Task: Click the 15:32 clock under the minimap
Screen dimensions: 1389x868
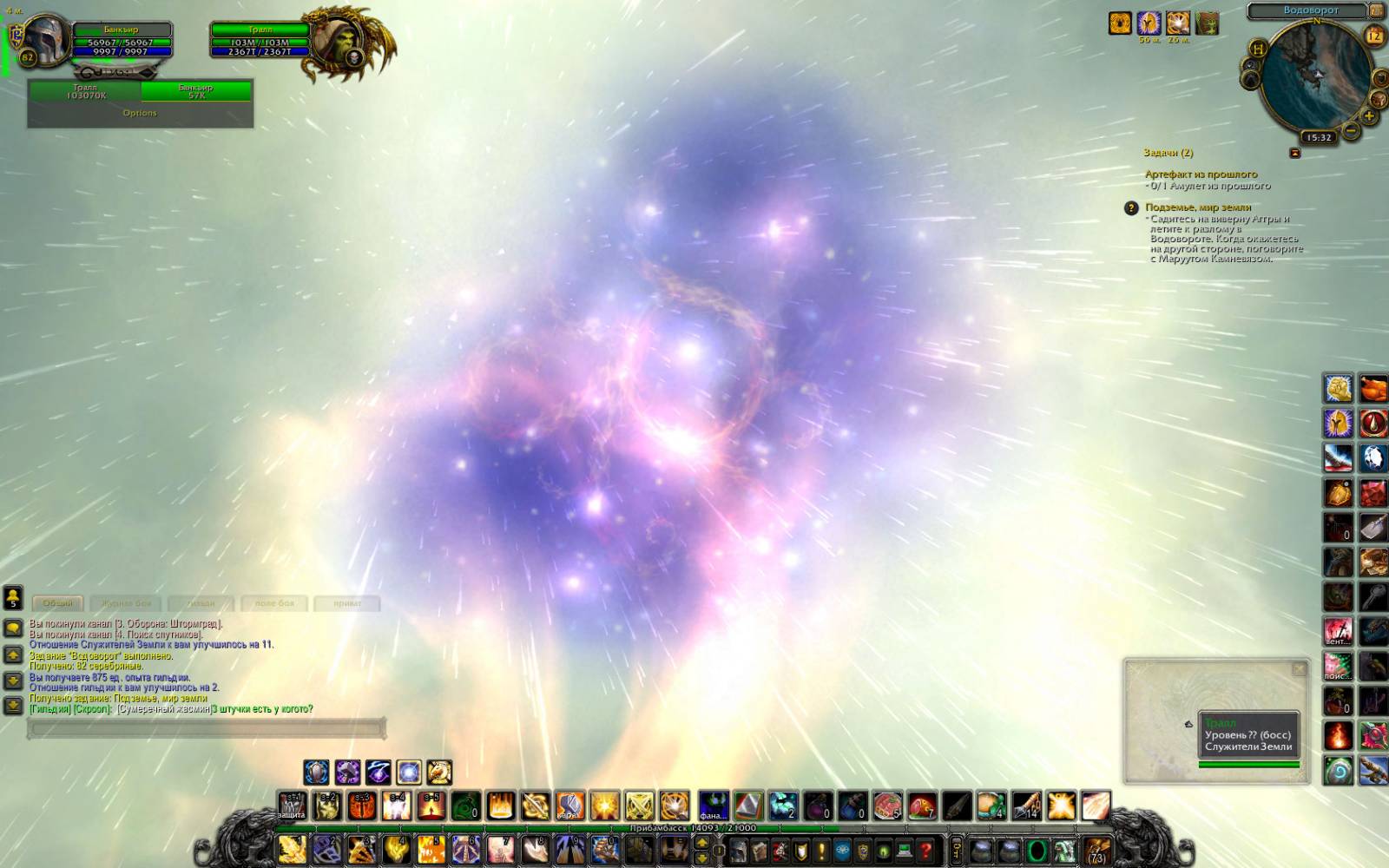Action: 1319,137
